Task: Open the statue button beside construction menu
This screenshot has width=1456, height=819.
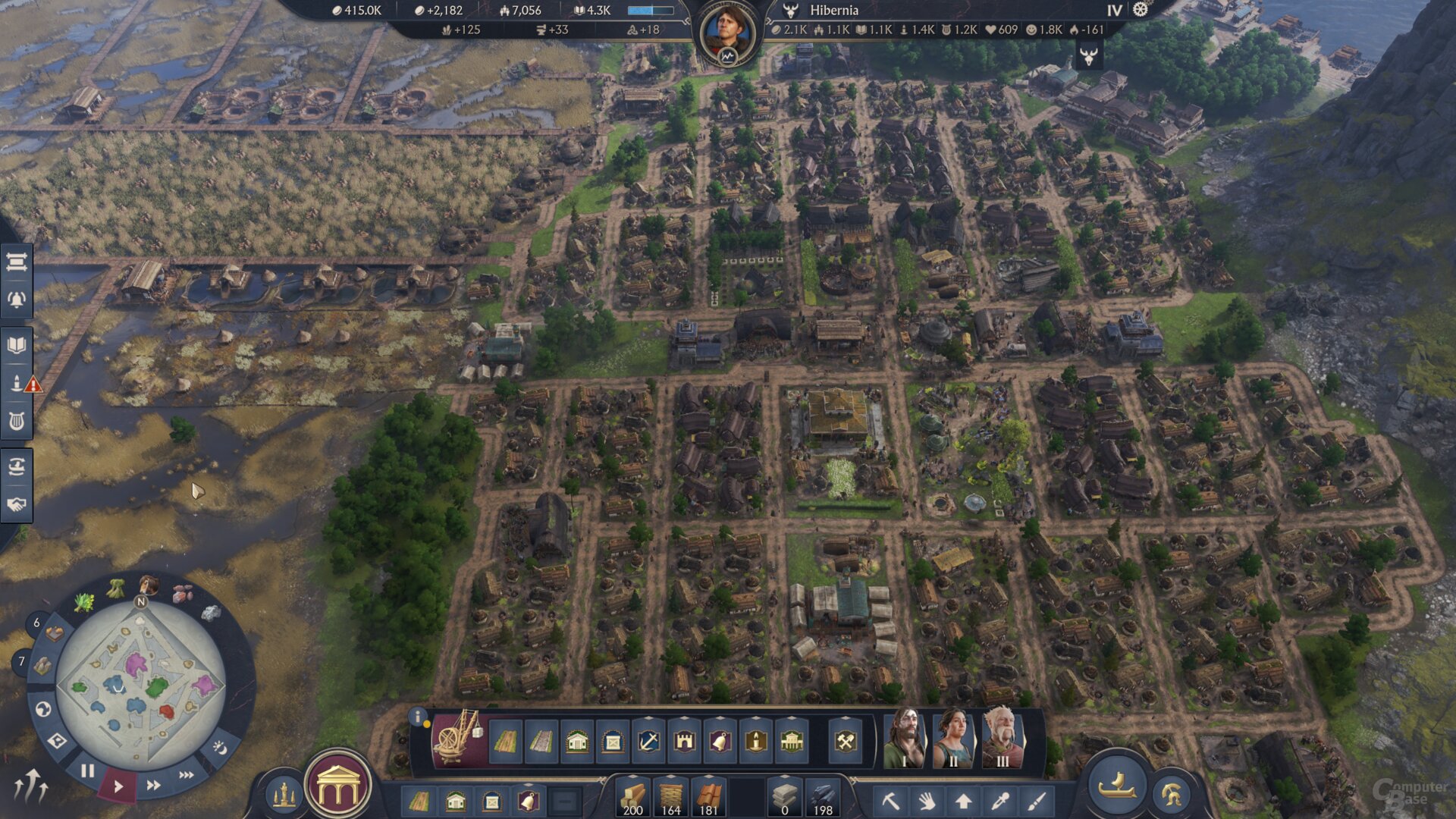Action: (x=284, y=795)
